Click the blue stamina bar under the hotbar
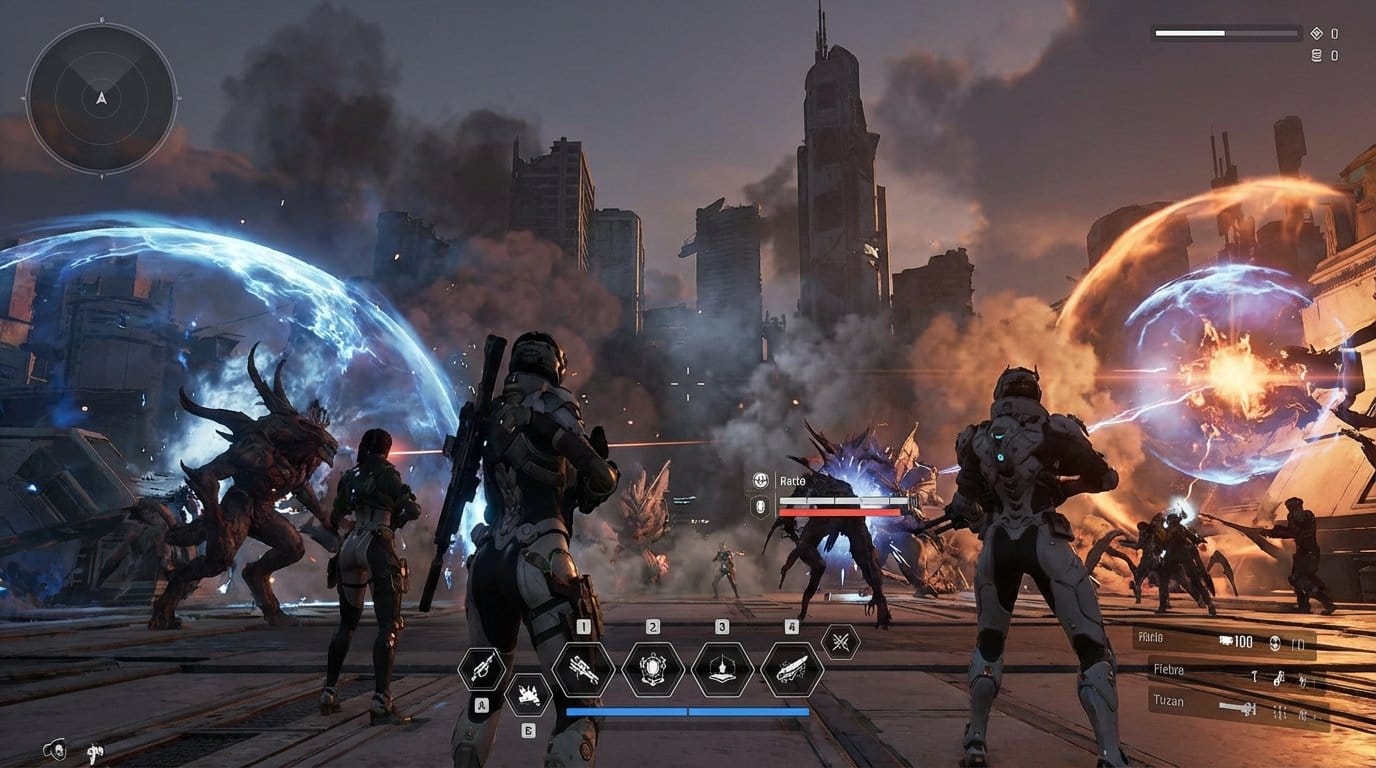 [x=683, y=711]
